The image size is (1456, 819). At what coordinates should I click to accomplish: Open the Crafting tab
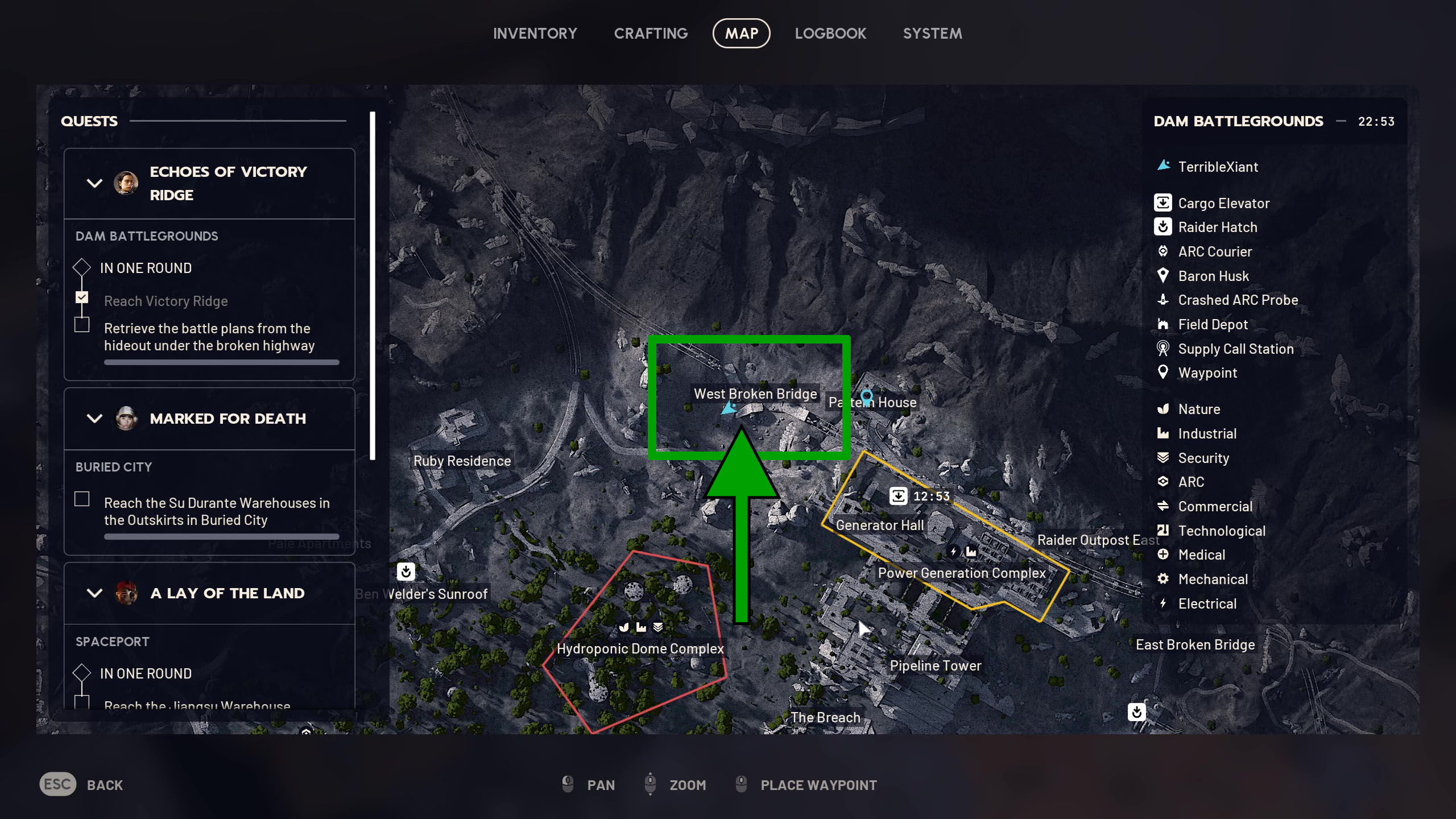(651, 34)
